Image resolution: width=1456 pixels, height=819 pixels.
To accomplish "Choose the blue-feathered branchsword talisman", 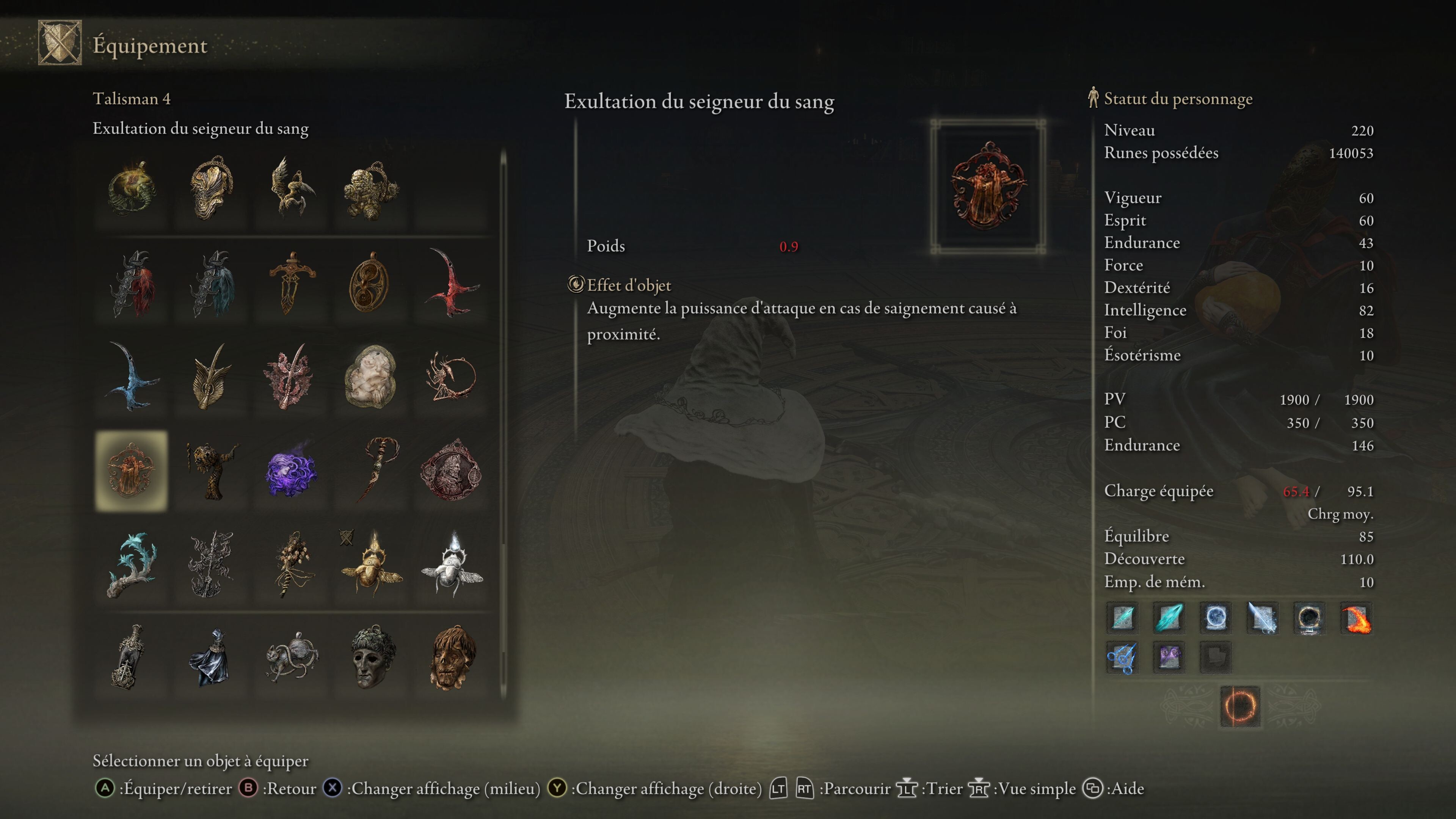I will point(212,284).
